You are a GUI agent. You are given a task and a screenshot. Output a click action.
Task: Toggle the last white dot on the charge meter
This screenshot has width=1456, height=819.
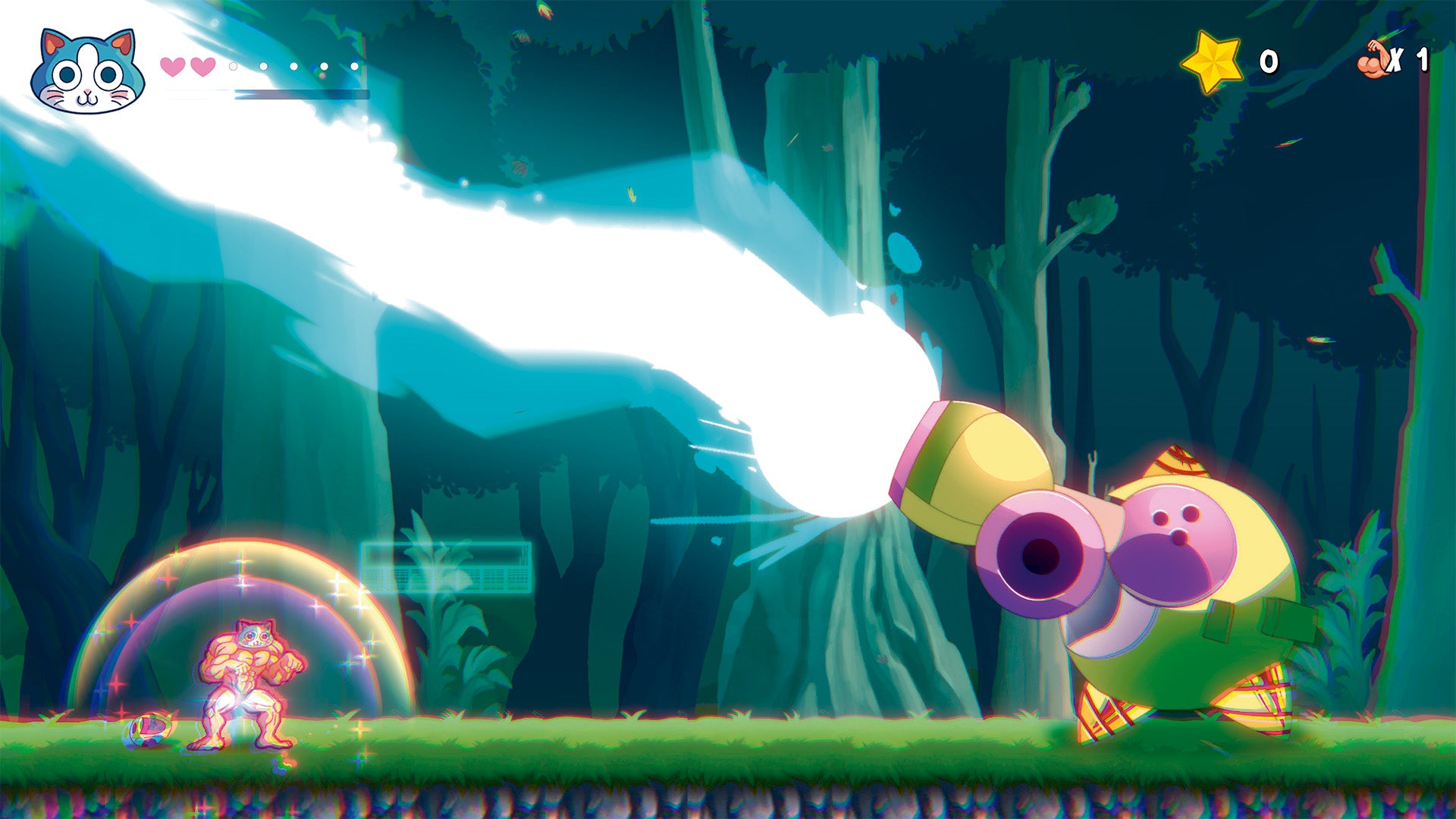(x=353, y=66)
